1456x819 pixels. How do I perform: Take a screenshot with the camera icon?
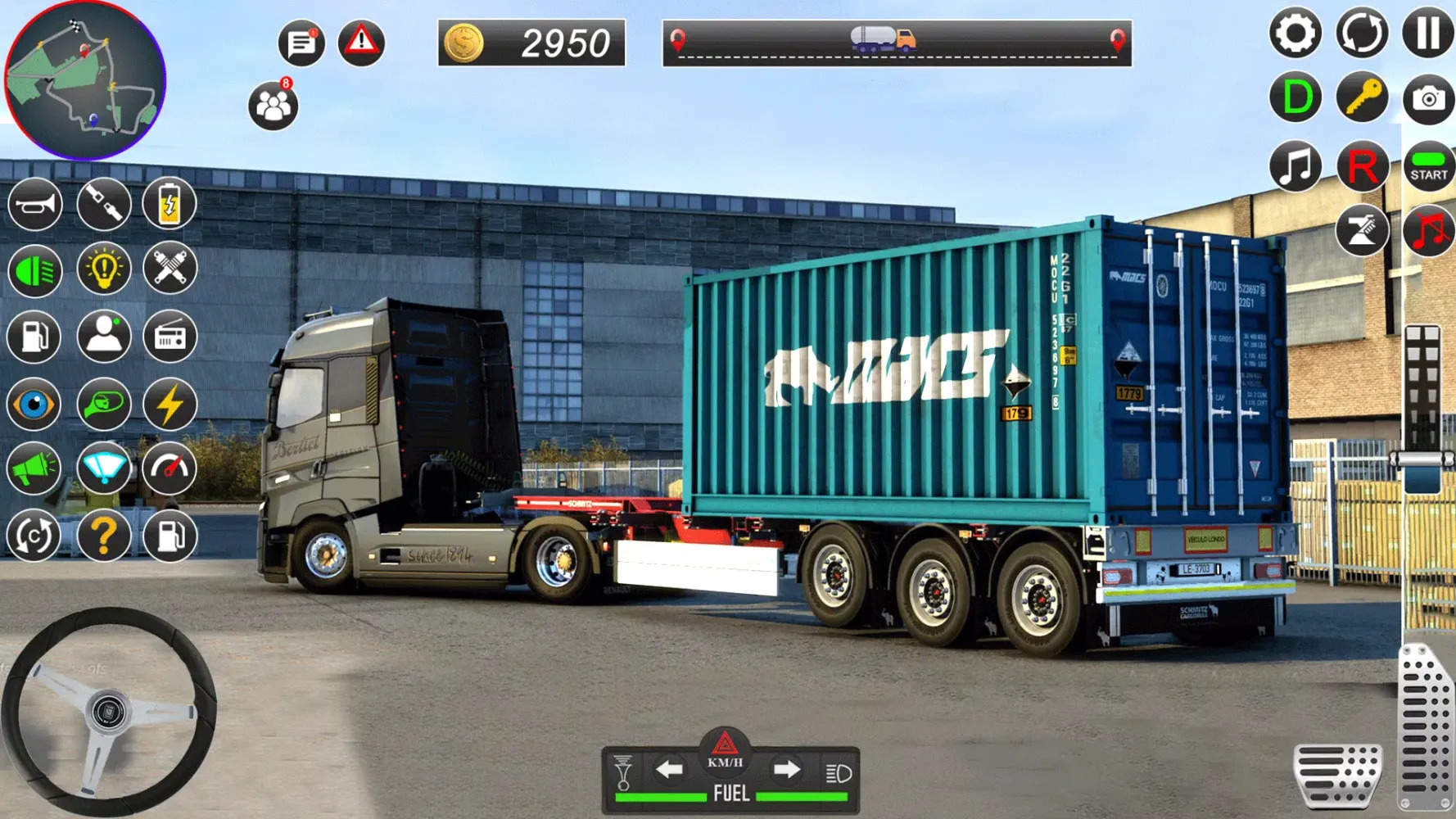pyautogui.click(x=1429, y=96)
